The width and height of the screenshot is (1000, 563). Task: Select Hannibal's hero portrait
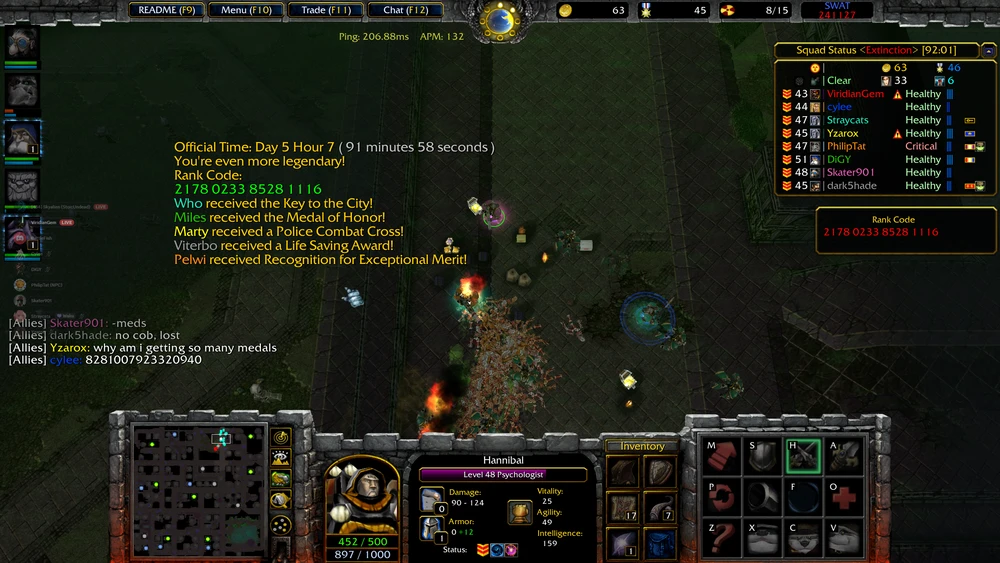click(x=360, y=497)
